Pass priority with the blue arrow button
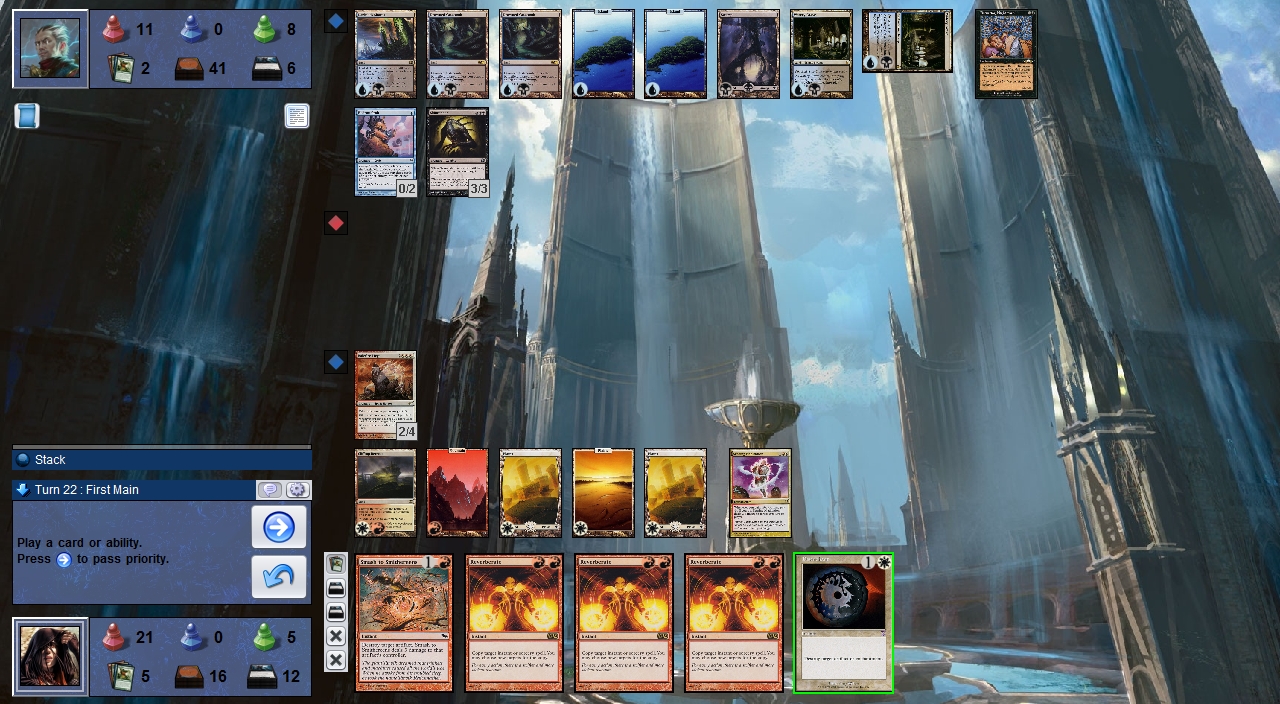This screenshot has width=1280, height=704. pos(278,527)
